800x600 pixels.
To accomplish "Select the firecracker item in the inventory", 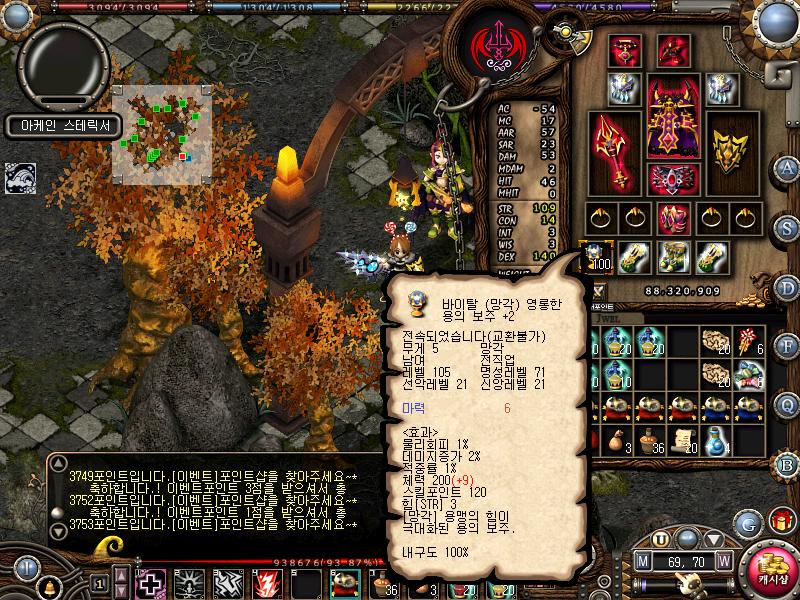I will click(749, 342).
